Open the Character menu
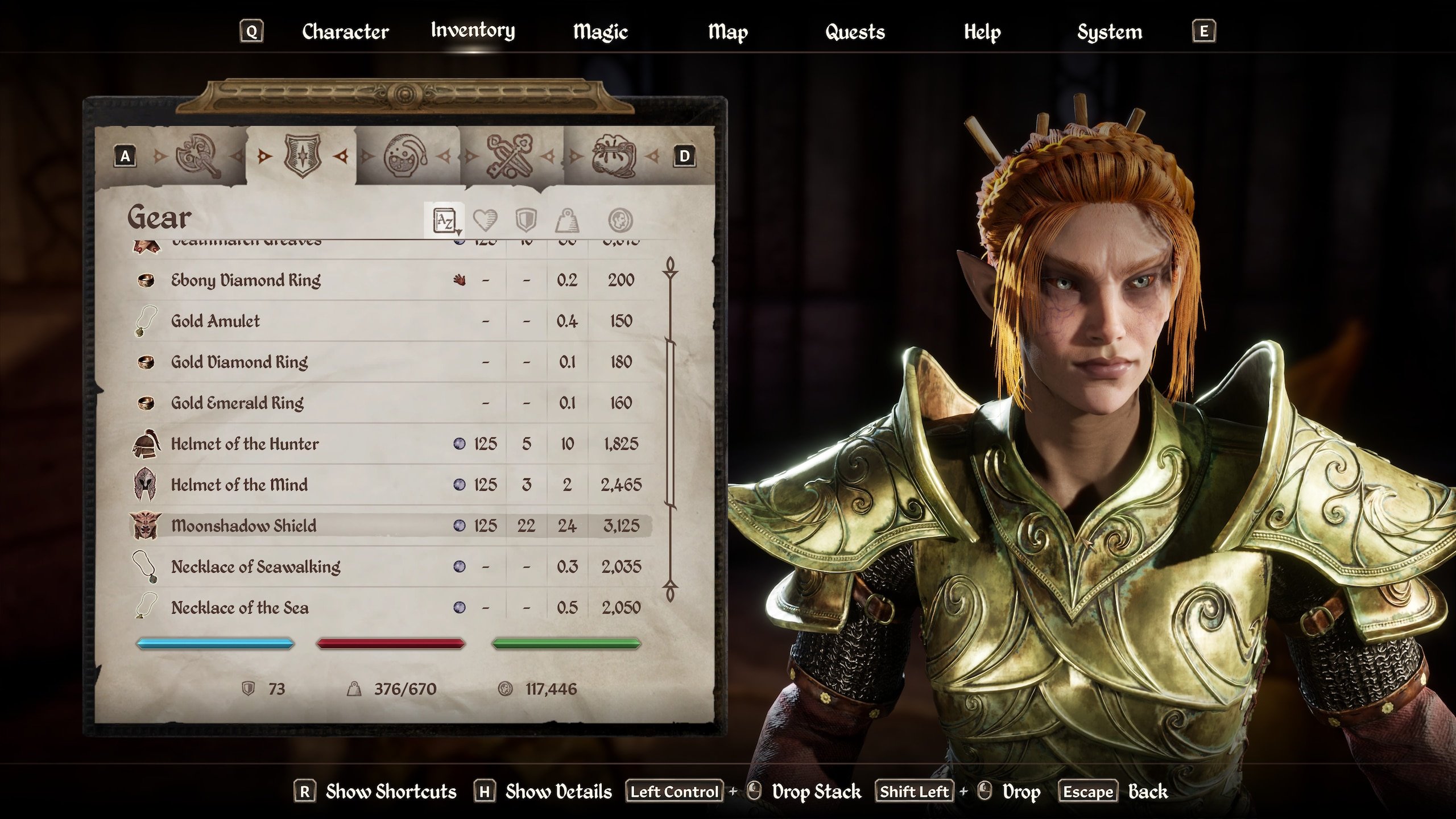Image resolution: width=1456 pixels, height=819 pixels. [x=345, y=31]
